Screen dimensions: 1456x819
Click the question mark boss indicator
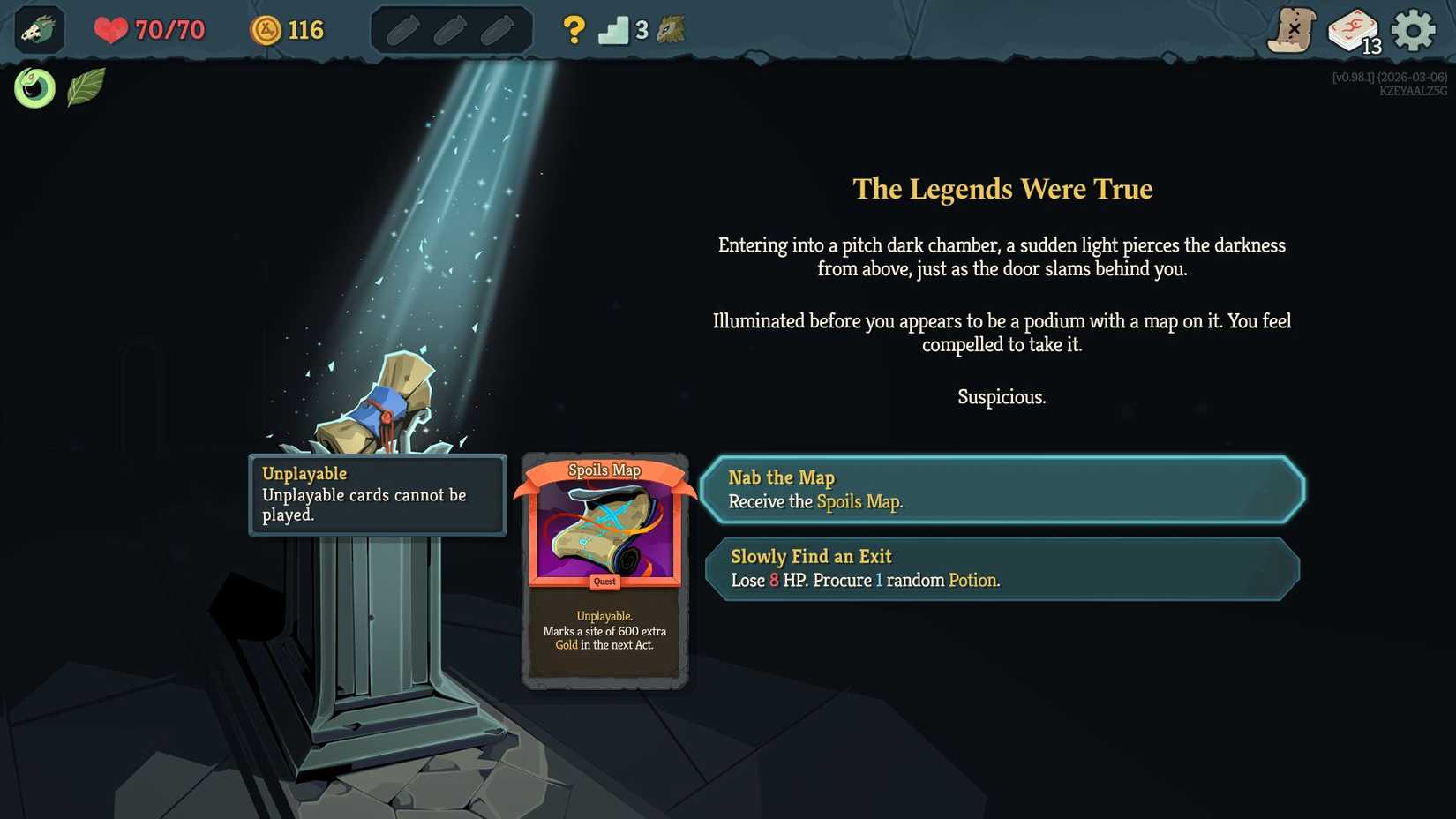[x=574, y=29]
